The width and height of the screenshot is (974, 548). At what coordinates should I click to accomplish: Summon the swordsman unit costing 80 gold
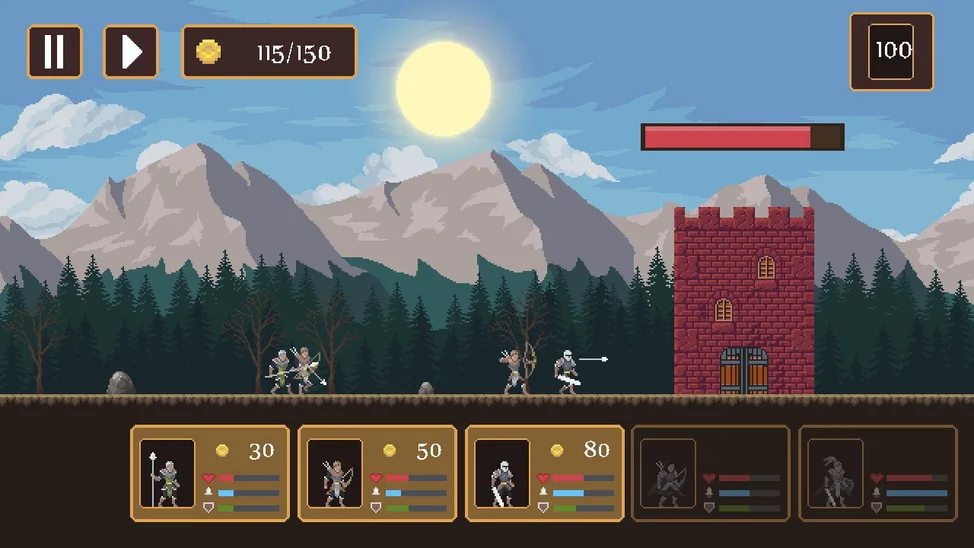545,473
